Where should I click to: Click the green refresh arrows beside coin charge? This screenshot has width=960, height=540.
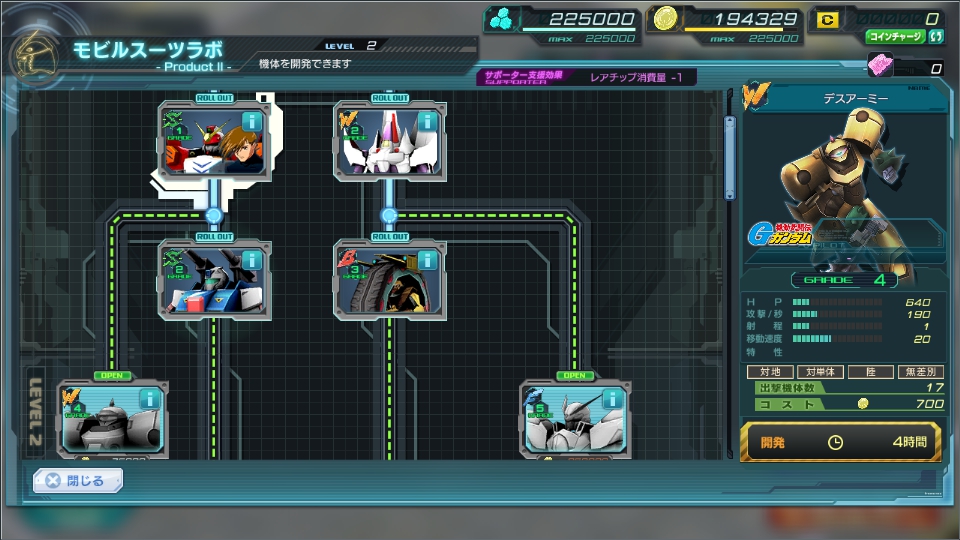coord(937,37)
